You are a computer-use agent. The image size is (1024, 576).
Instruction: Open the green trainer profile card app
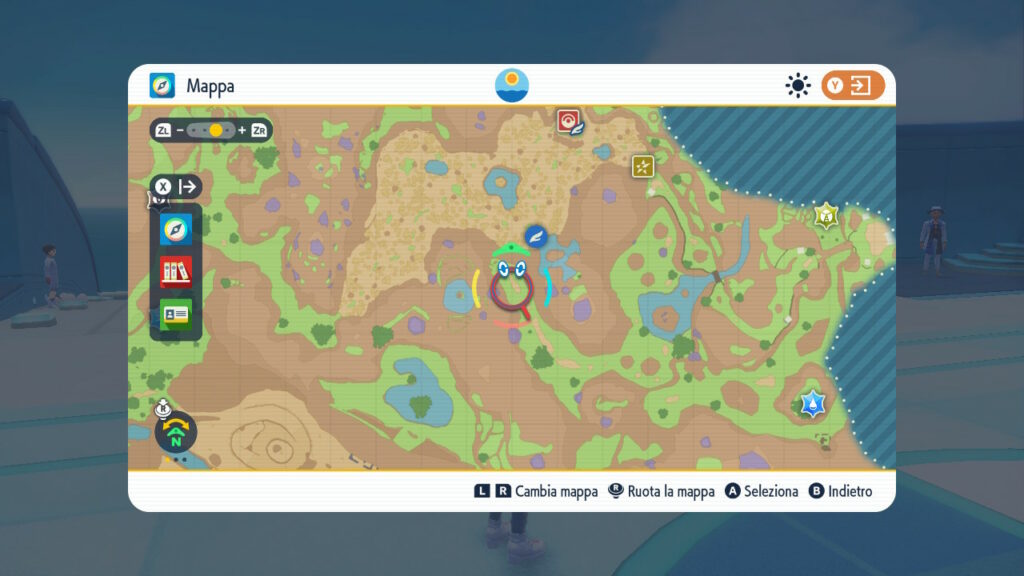(176, 314)
